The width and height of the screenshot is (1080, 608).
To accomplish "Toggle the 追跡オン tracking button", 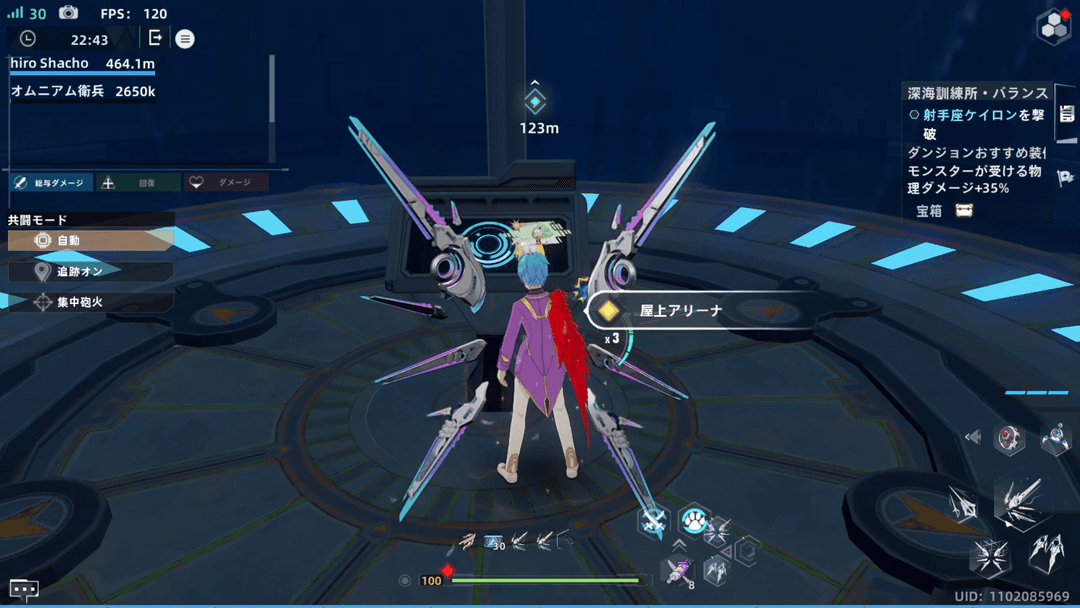I will tap(90, 271).
